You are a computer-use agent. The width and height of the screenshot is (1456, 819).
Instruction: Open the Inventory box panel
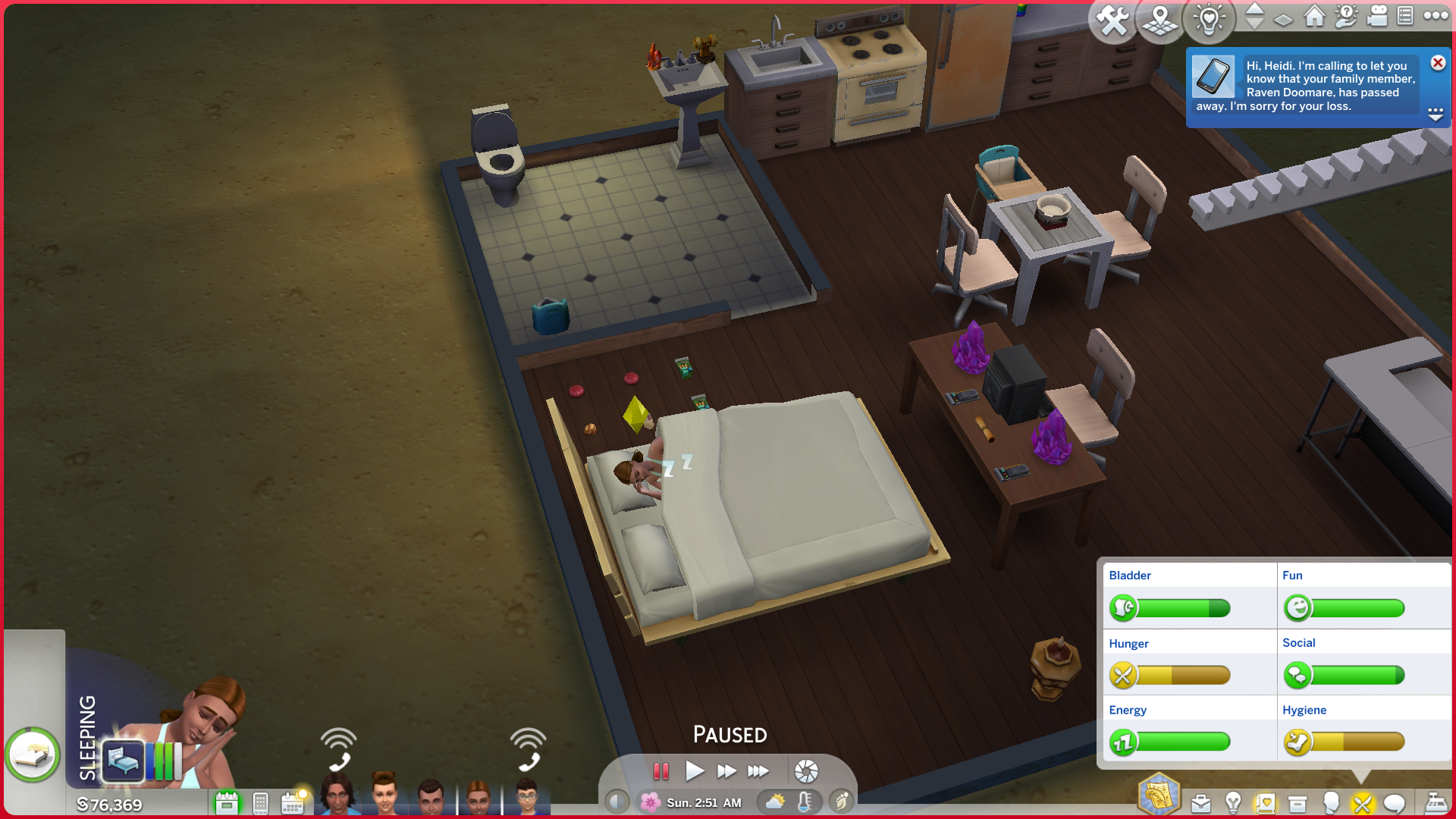[1298, 803]
